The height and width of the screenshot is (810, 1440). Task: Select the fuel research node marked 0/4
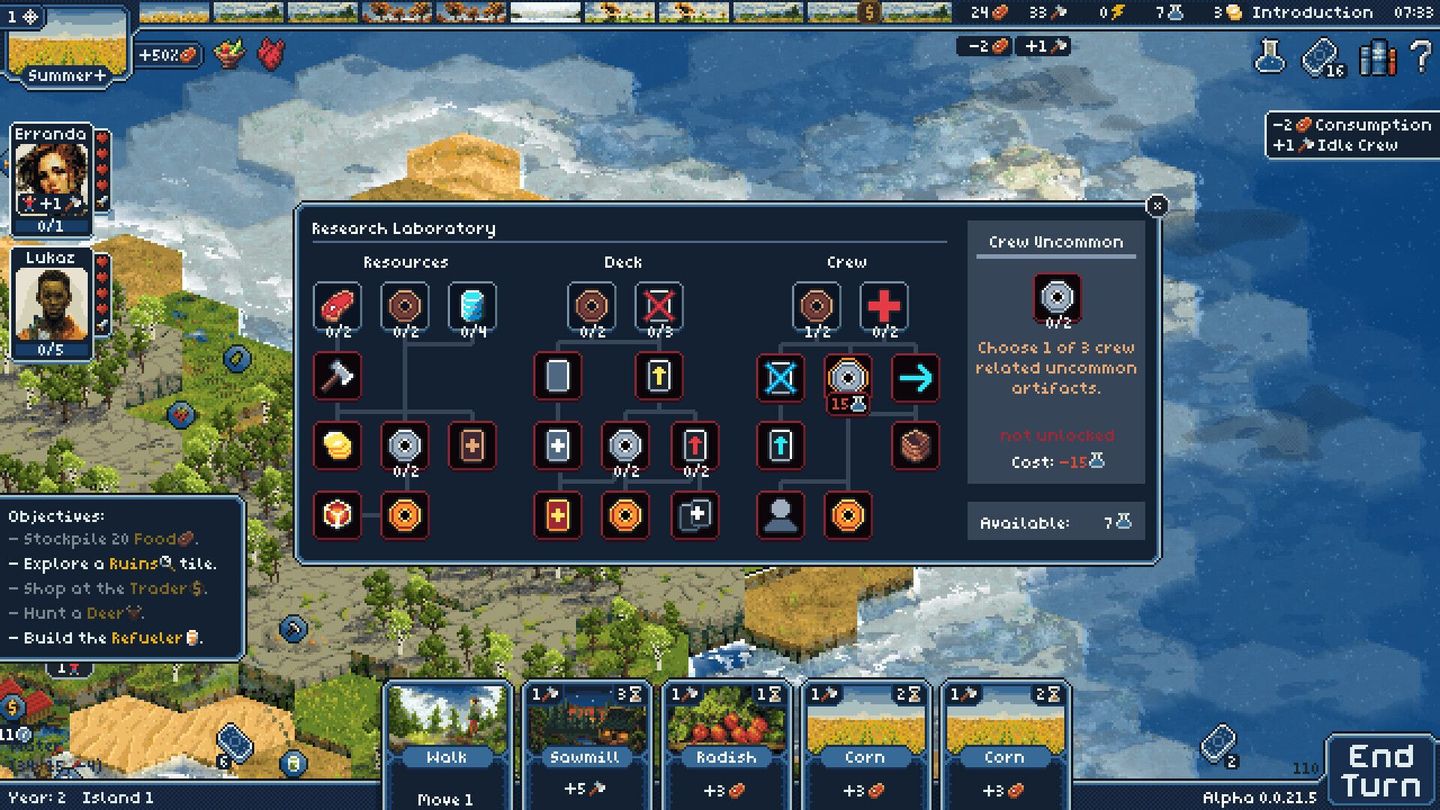(471, 306)
